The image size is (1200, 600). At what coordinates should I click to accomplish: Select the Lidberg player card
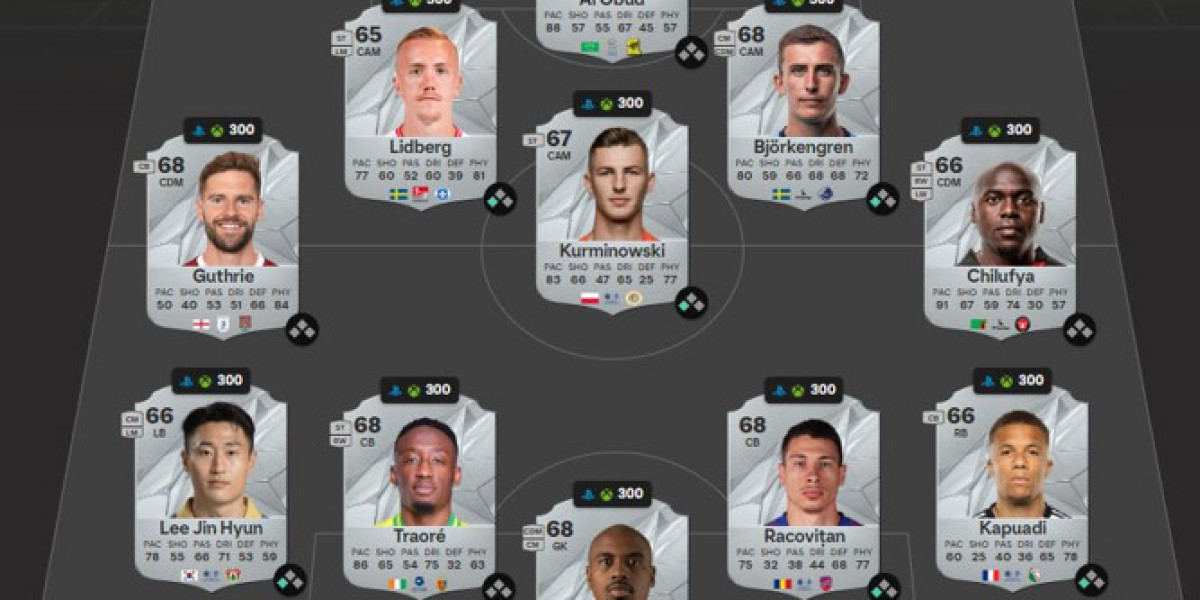[421, 105]
